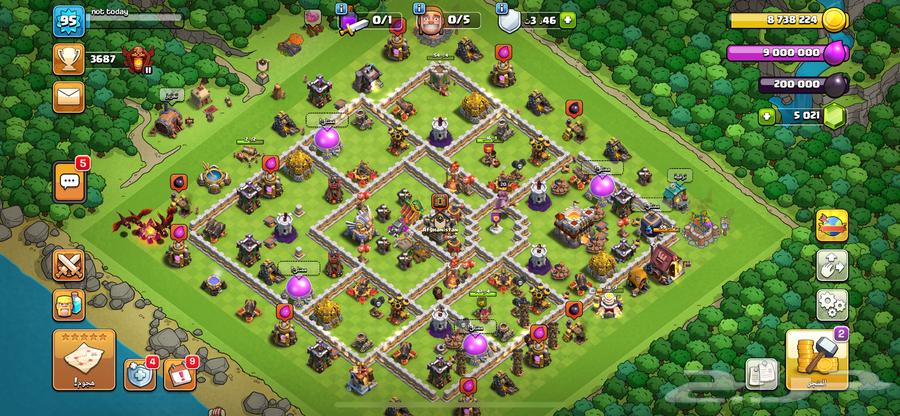
Task: Tap the green plus beside the shield timer
Action: (568, 18)
